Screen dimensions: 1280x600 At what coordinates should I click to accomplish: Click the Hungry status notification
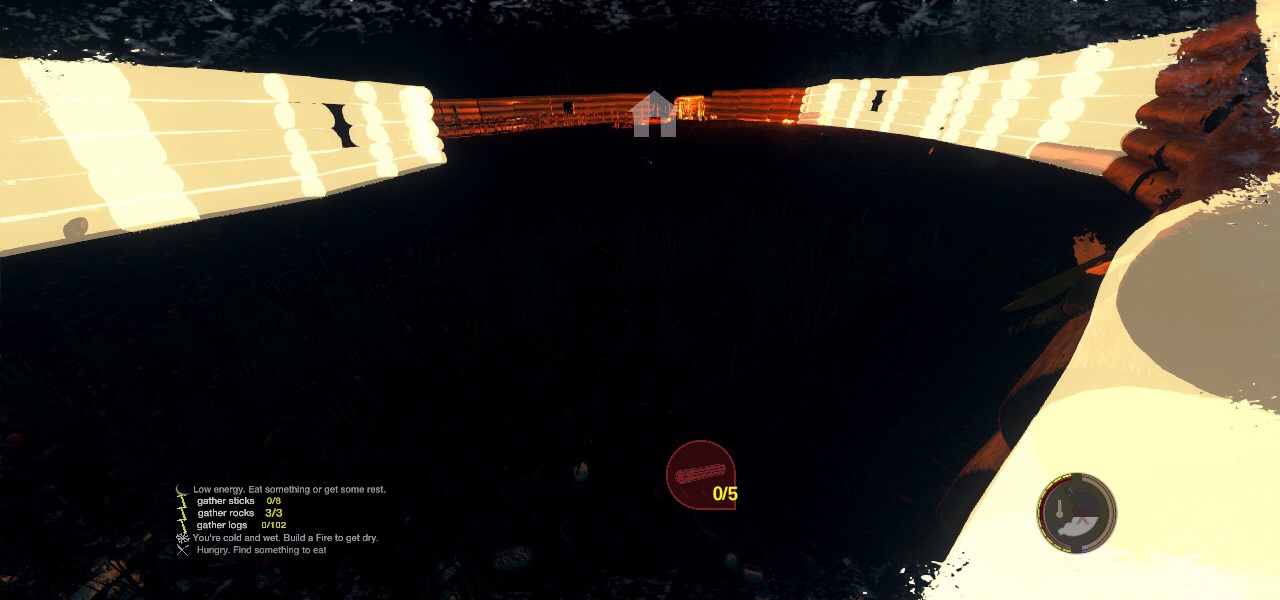[x=261, y=550]
